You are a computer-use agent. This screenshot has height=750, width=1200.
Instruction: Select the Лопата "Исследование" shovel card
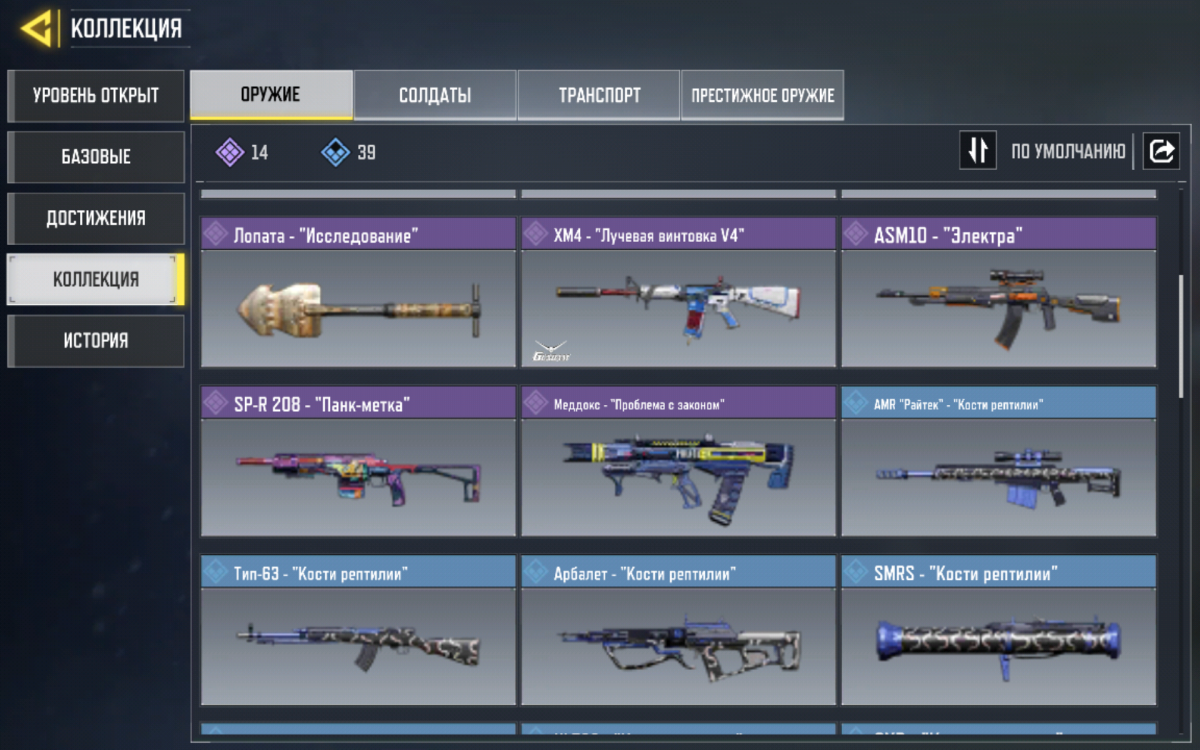358,293
